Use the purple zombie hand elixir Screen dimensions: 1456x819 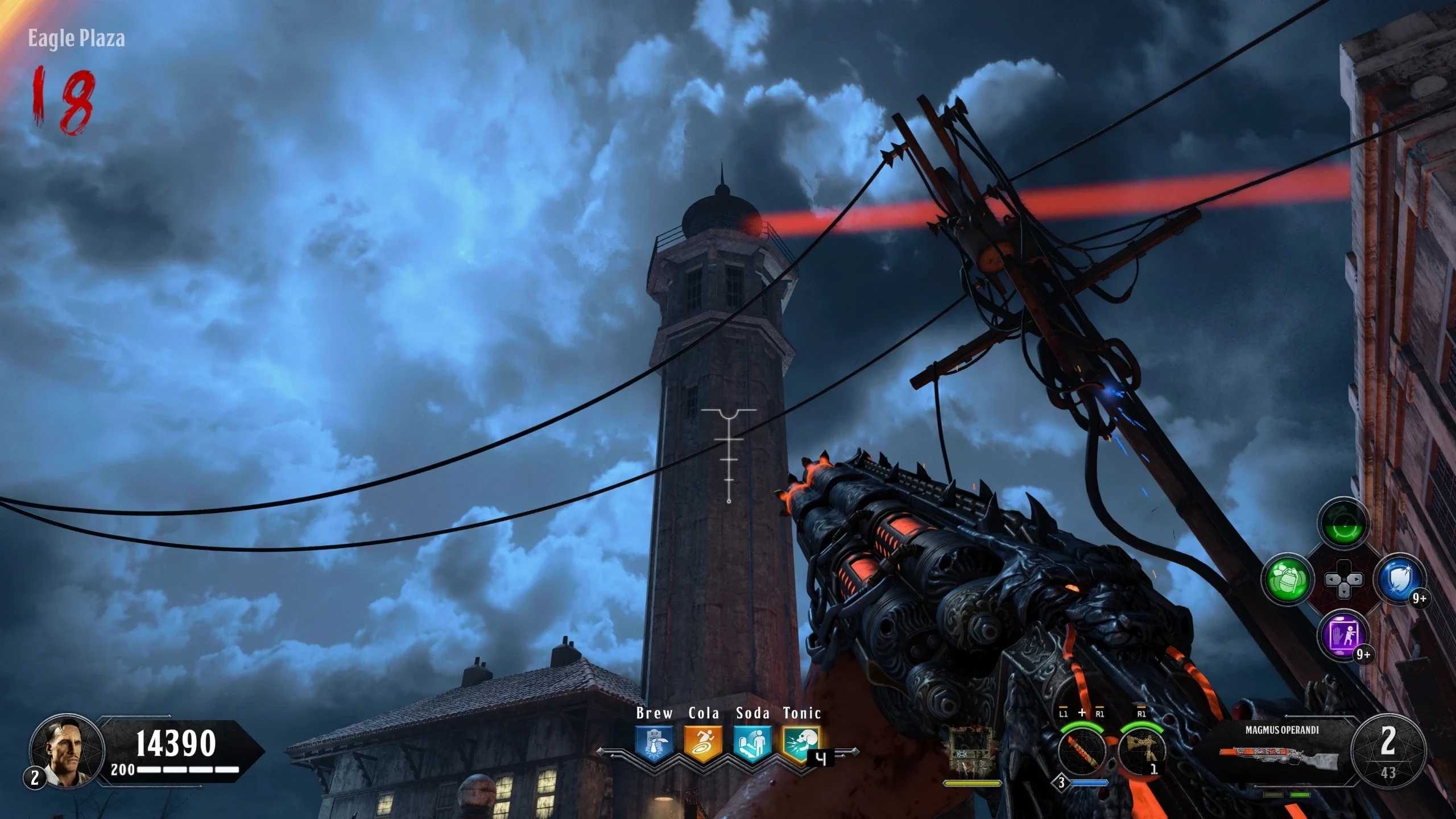click(x=1343, y=635)
